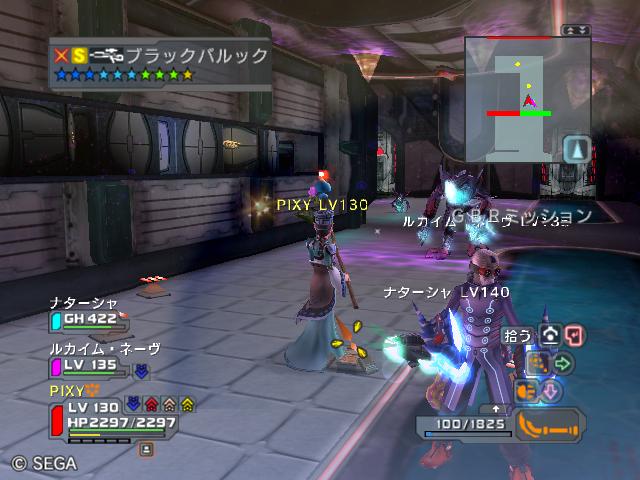Select the equipped orange weapon slot
The width and height of the screenshot is (640, 480).
pos(549,428)
